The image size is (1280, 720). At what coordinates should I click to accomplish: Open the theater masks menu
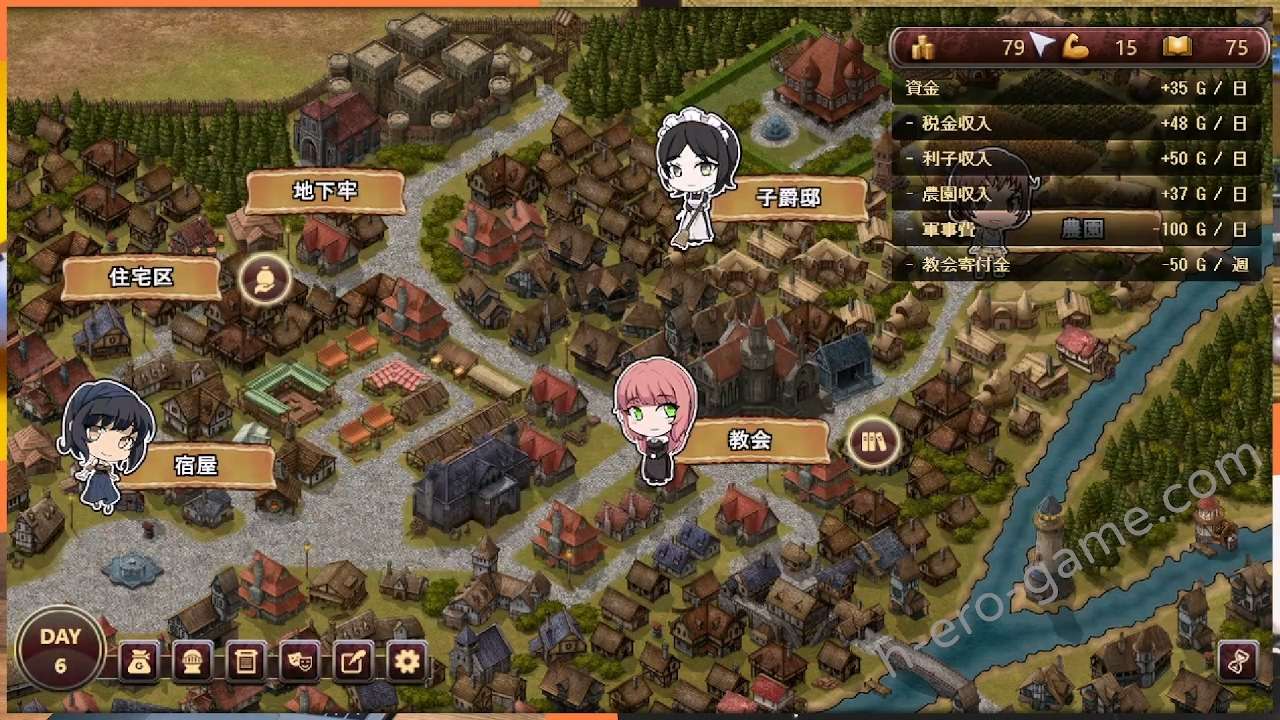pos(299,661)
